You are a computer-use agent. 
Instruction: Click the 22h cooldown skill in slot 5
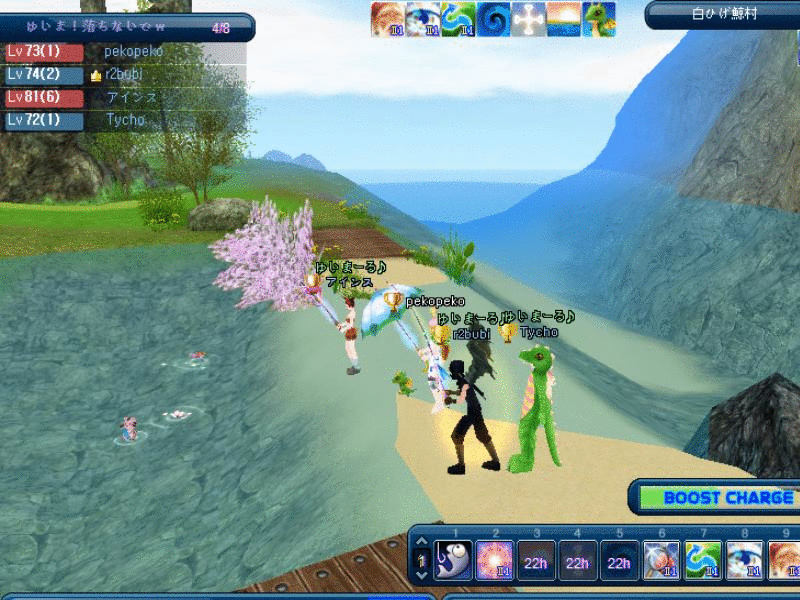[618, 561]
